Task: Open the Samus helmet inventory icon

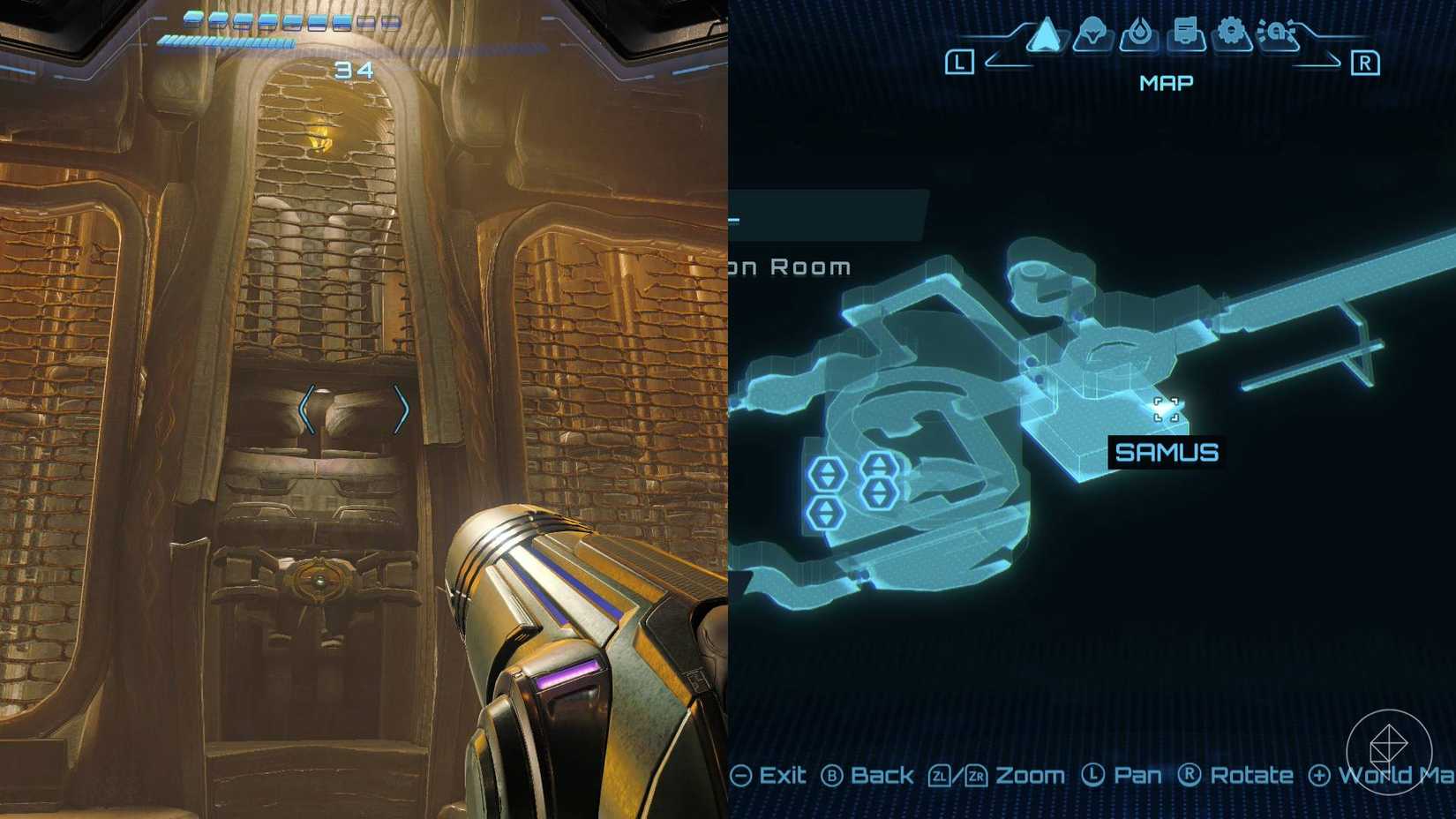Action: click(1092, 34)
